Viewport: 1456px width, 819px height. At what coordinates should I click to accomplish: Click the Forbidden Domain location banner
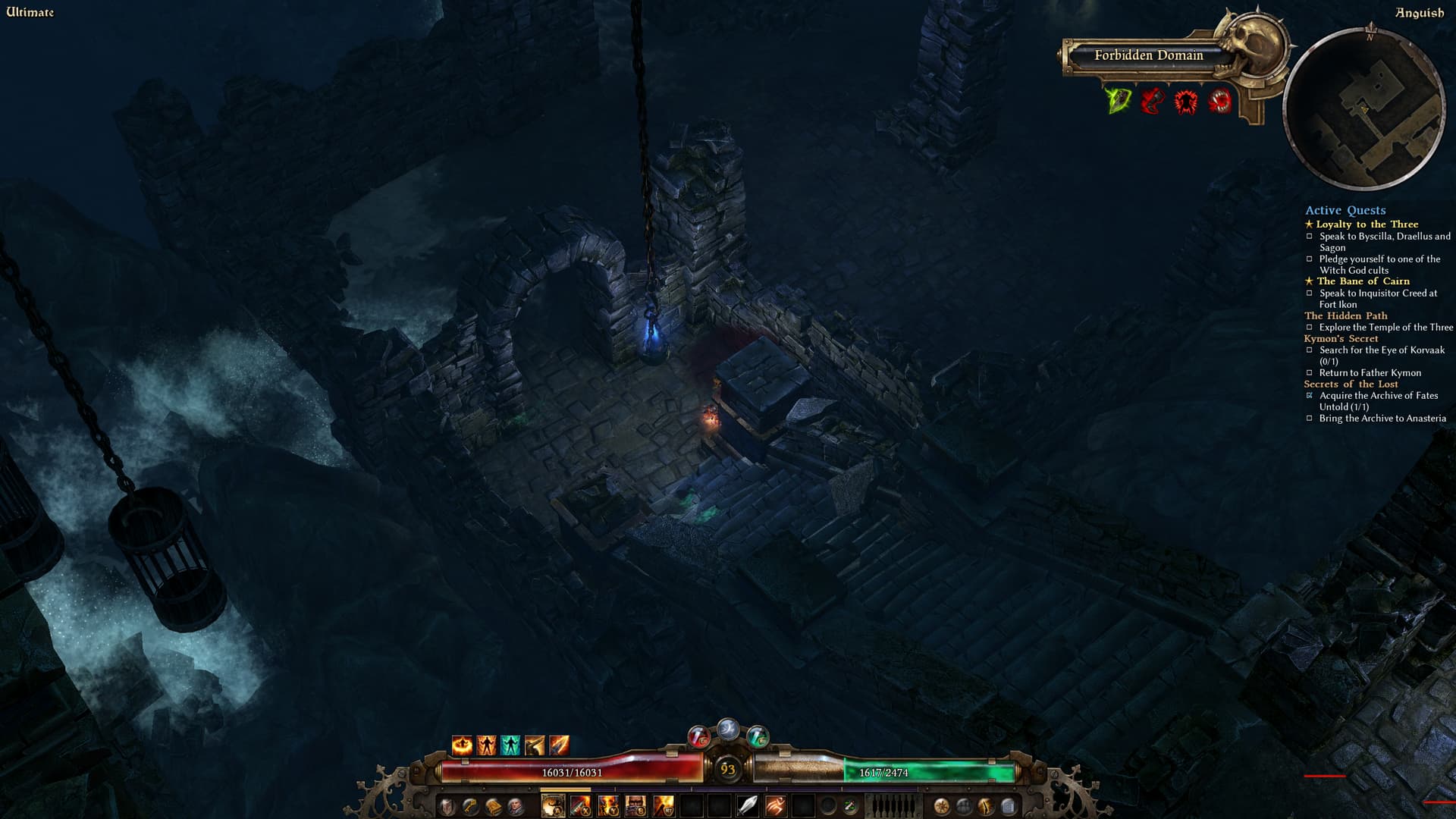point(1147,55)
